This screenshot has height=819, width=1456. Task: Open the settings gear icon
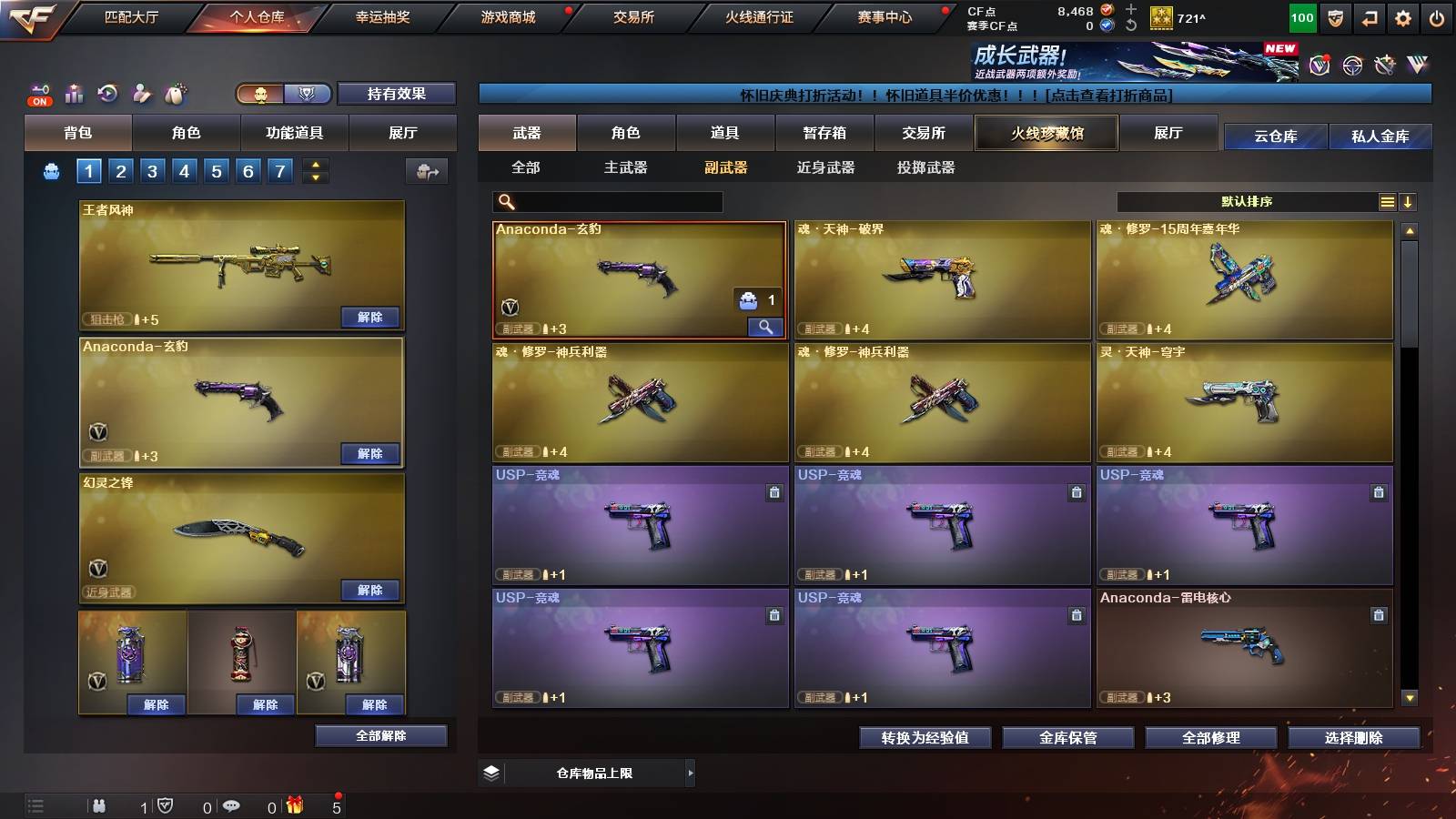click(x=1404, y=16)
